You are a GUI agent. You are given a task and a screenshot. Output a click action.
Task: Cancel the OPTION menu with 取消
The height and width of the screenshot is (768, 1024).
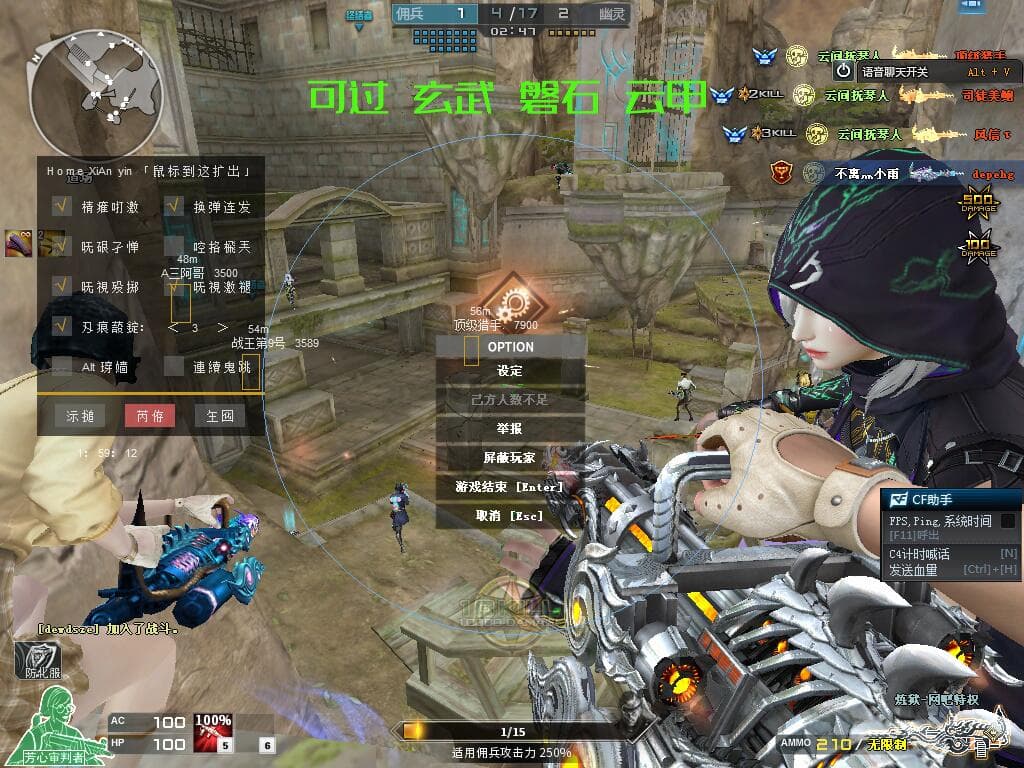(x=510, y=516)
